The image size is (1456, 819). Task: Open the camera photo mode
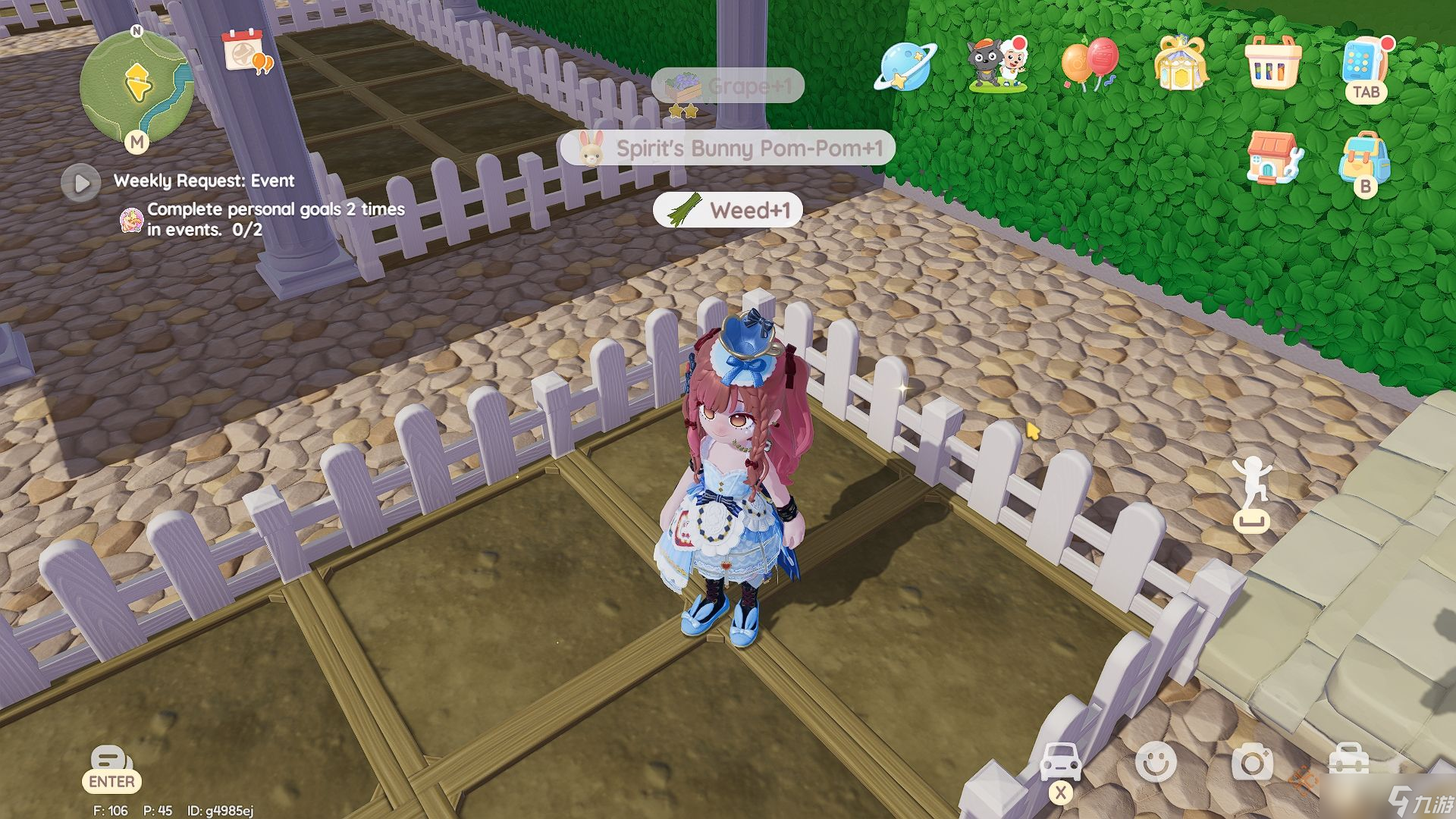click(1252, 762)
